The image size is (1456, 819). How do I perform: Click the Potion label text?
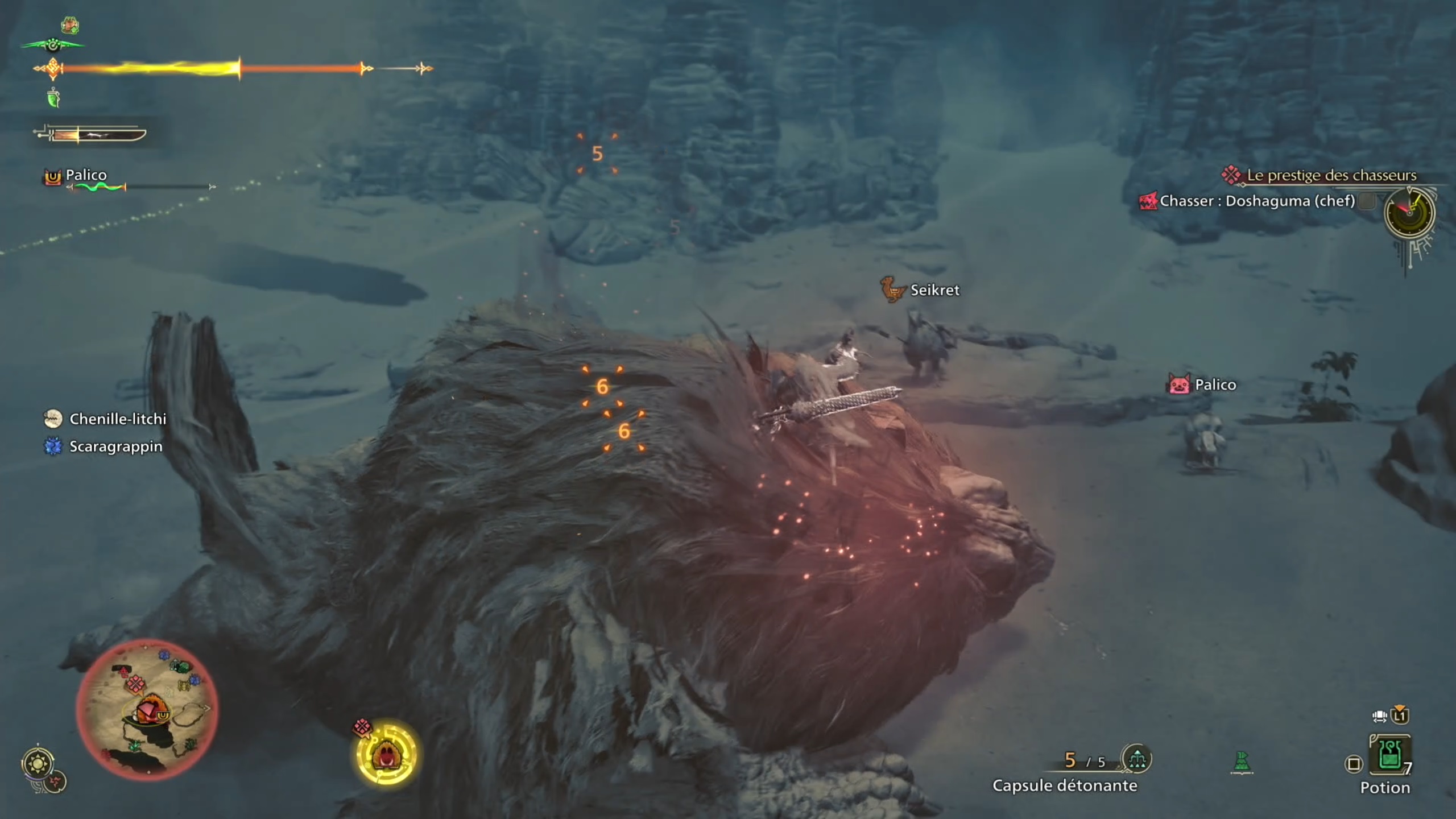pyautogui.click(x=1385, y=788)
